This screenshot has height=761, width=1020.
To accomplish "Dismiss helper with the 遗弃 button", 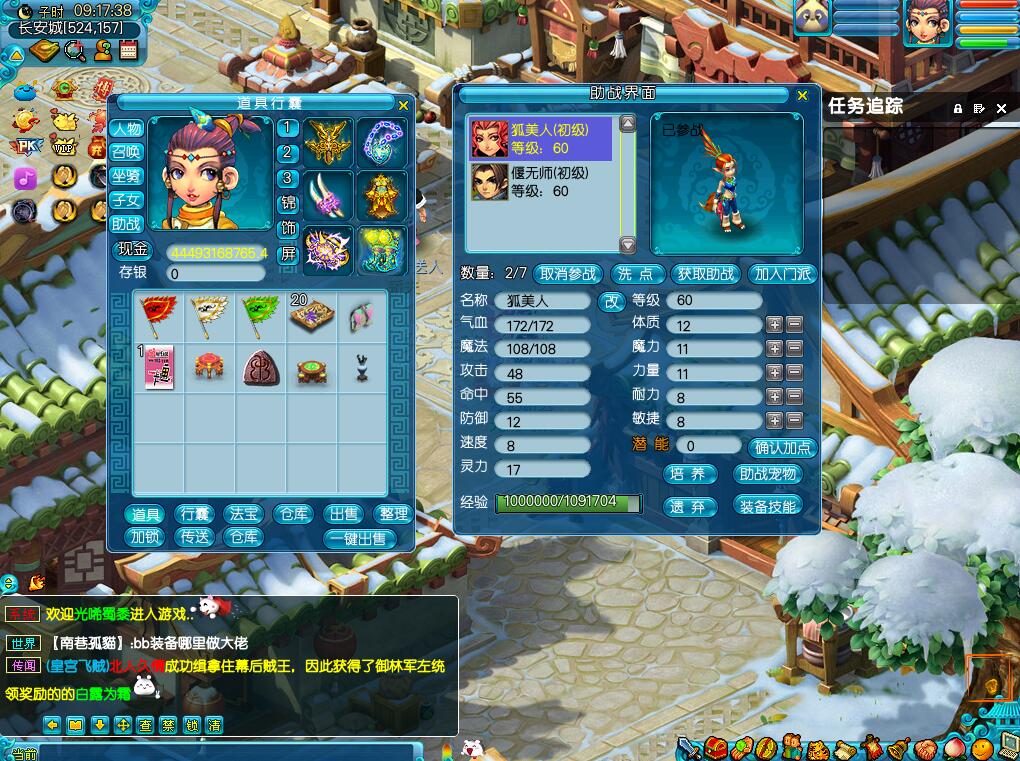I will (689, 507).
